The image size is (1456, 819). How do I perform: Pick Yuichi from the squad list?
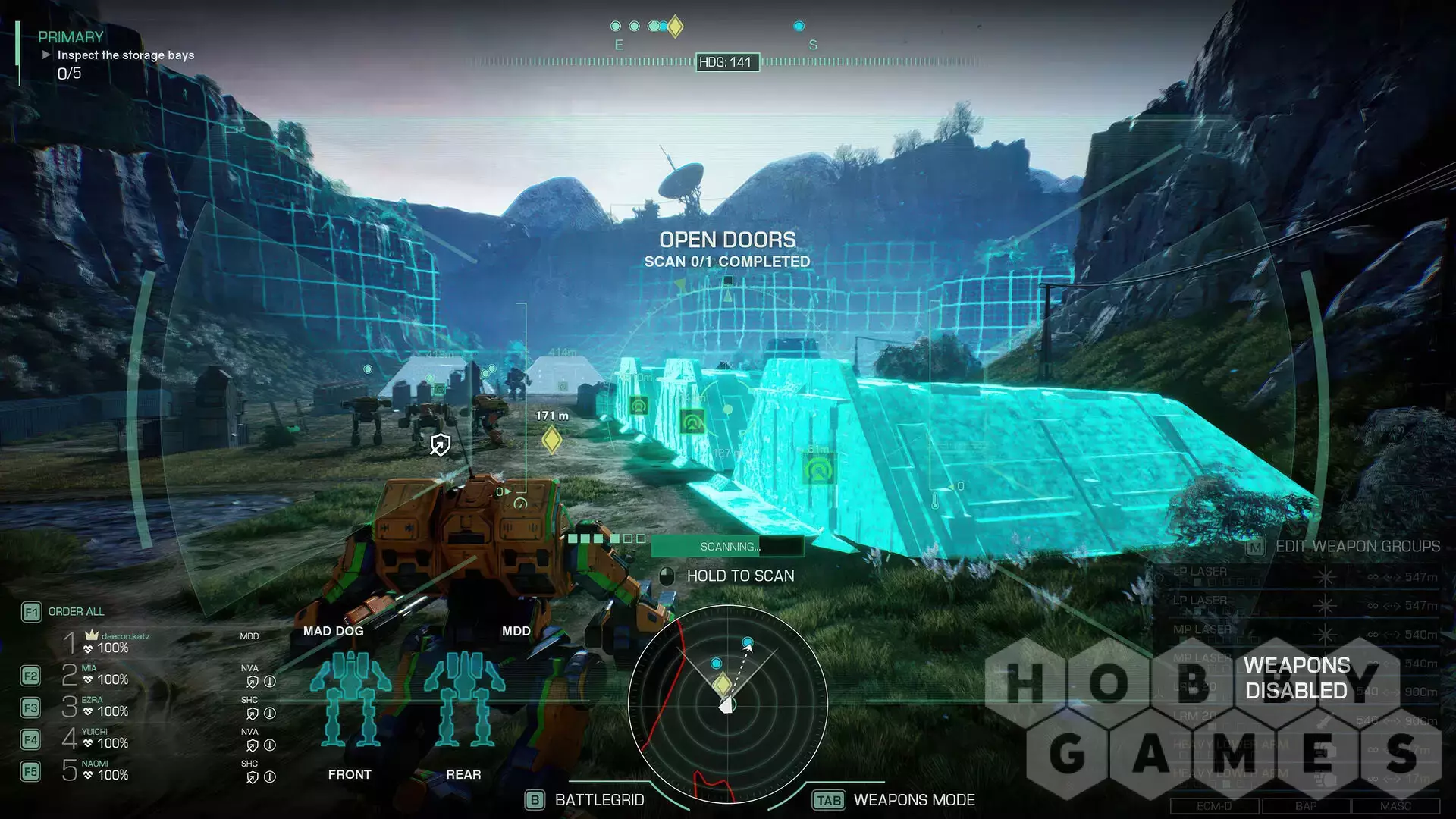click(105, 739)
